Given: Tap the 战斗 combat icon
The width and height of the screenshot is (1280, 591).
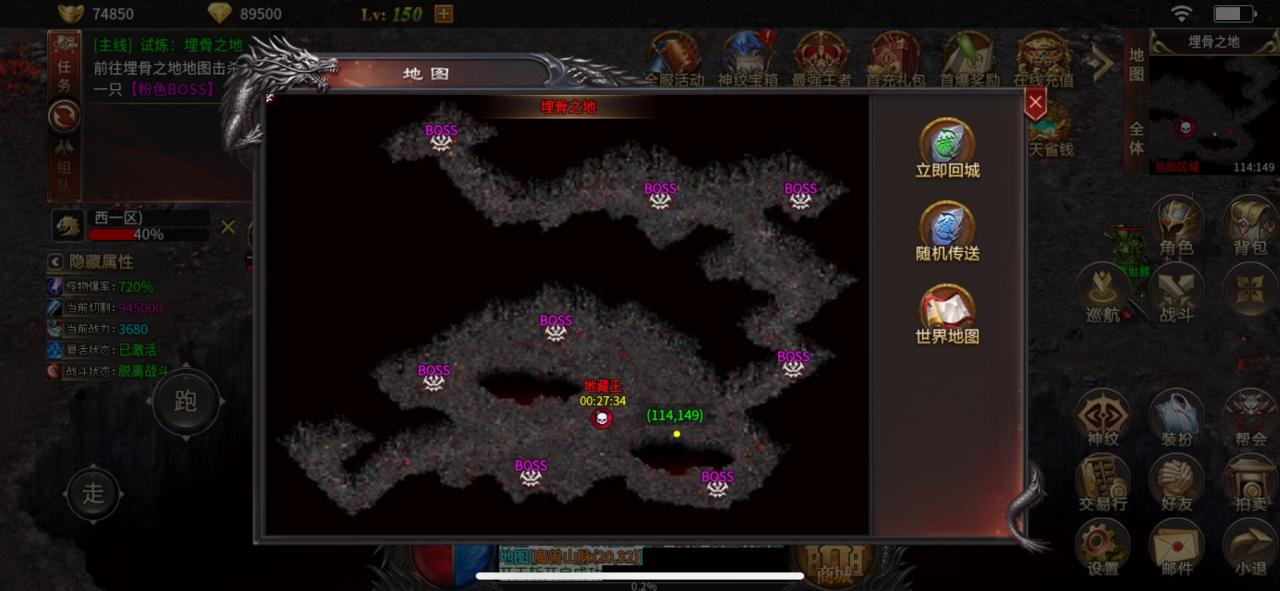Looking at the screenshot, I should [1176, 293].
